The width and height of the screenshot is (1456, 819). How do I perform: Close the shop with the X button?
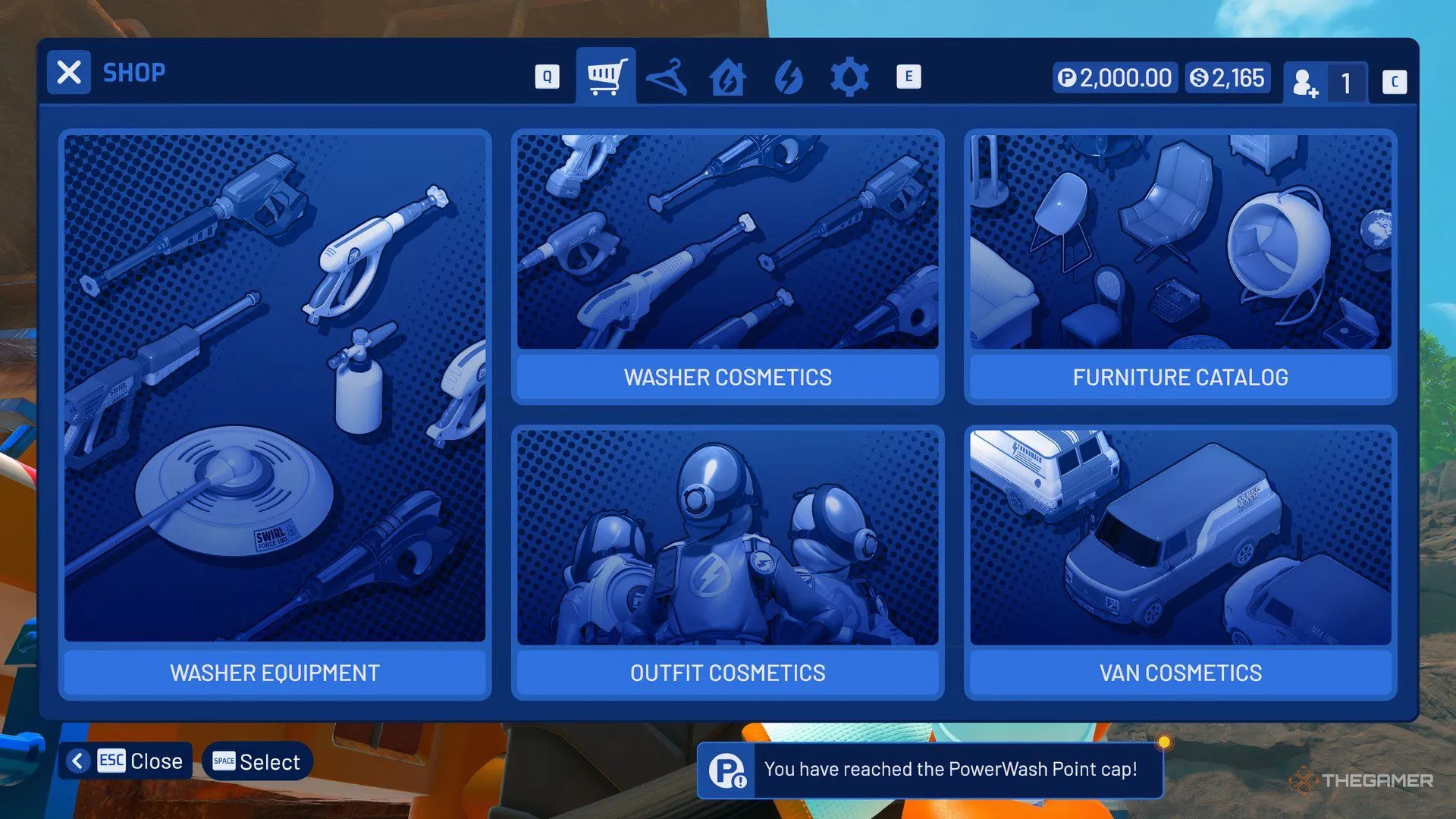point(68,71)
